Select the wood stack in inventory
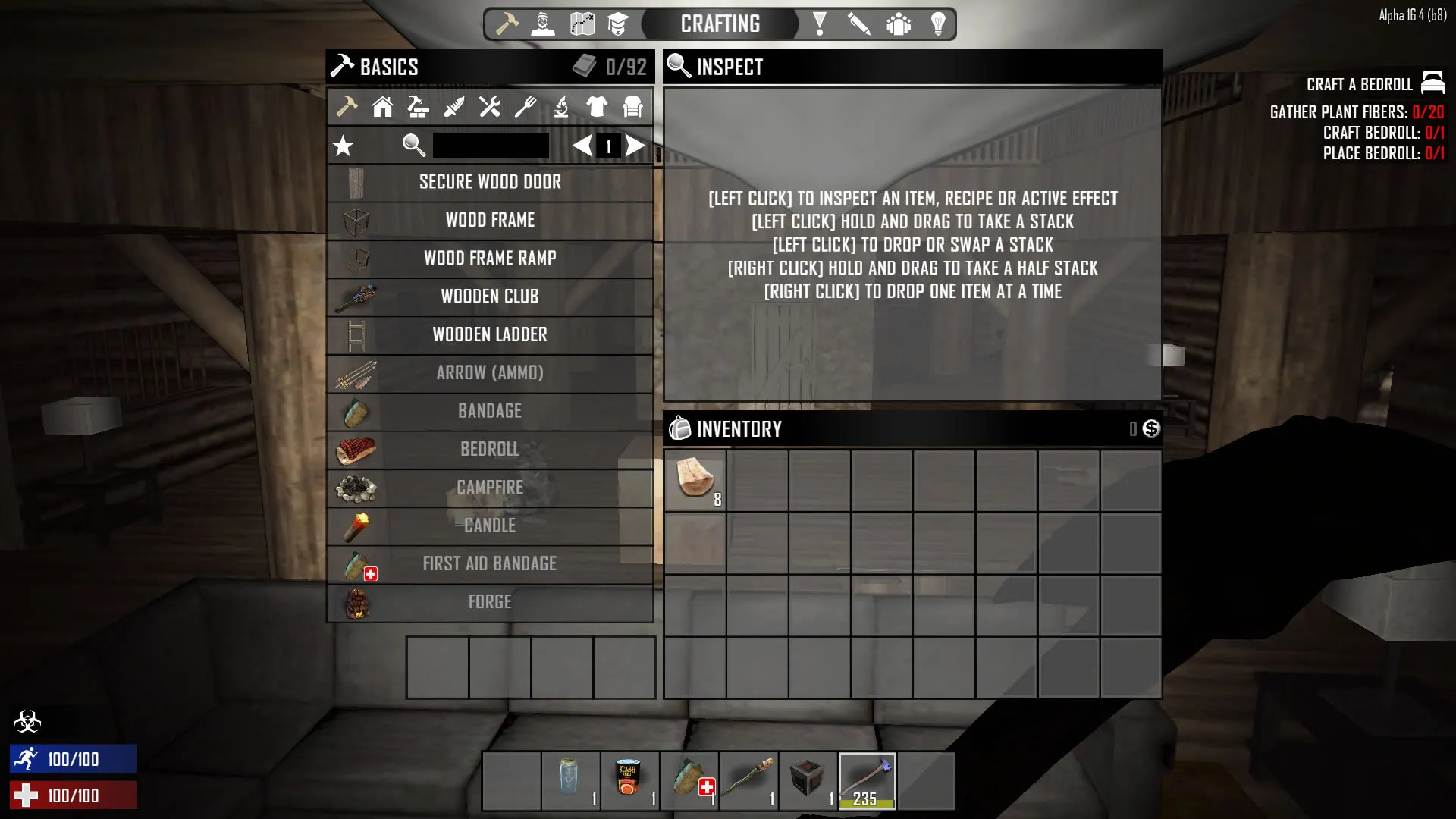Image resolution: width=1456 pixels, height=819 pixels. tap(695, 480)
